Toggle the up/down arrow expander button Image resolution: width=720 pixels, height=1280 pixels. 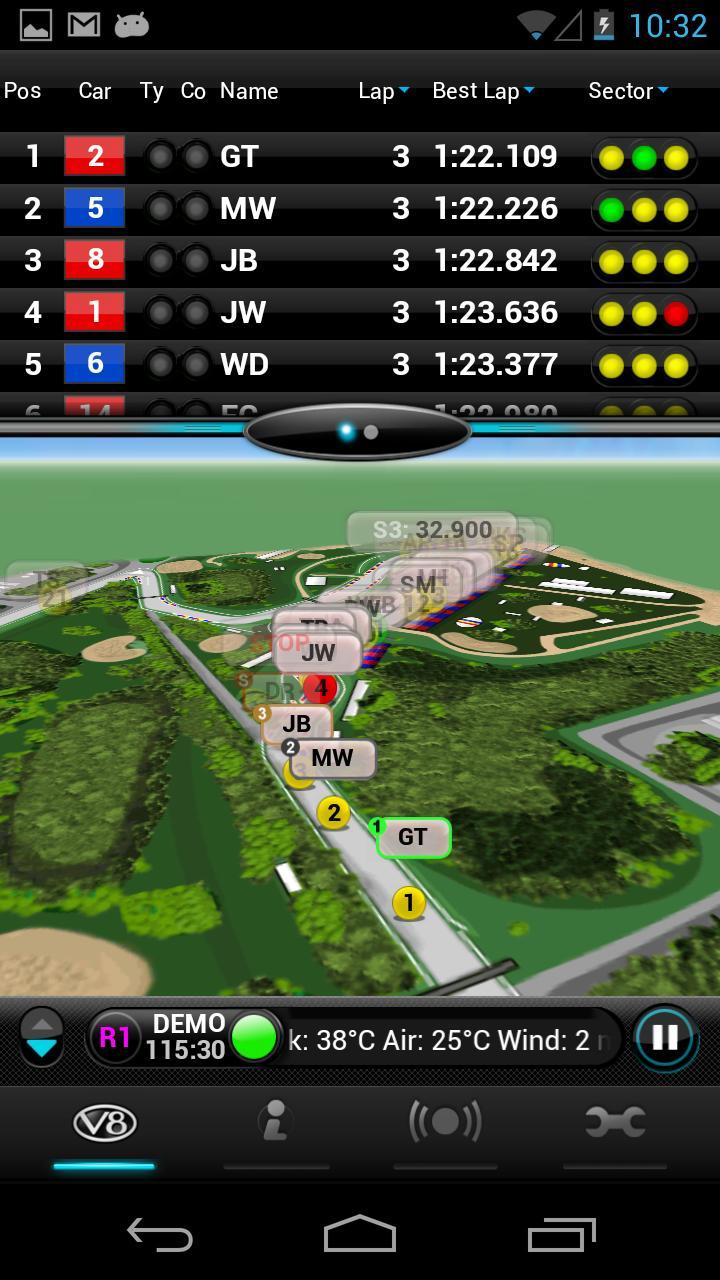coord(42,1037)
